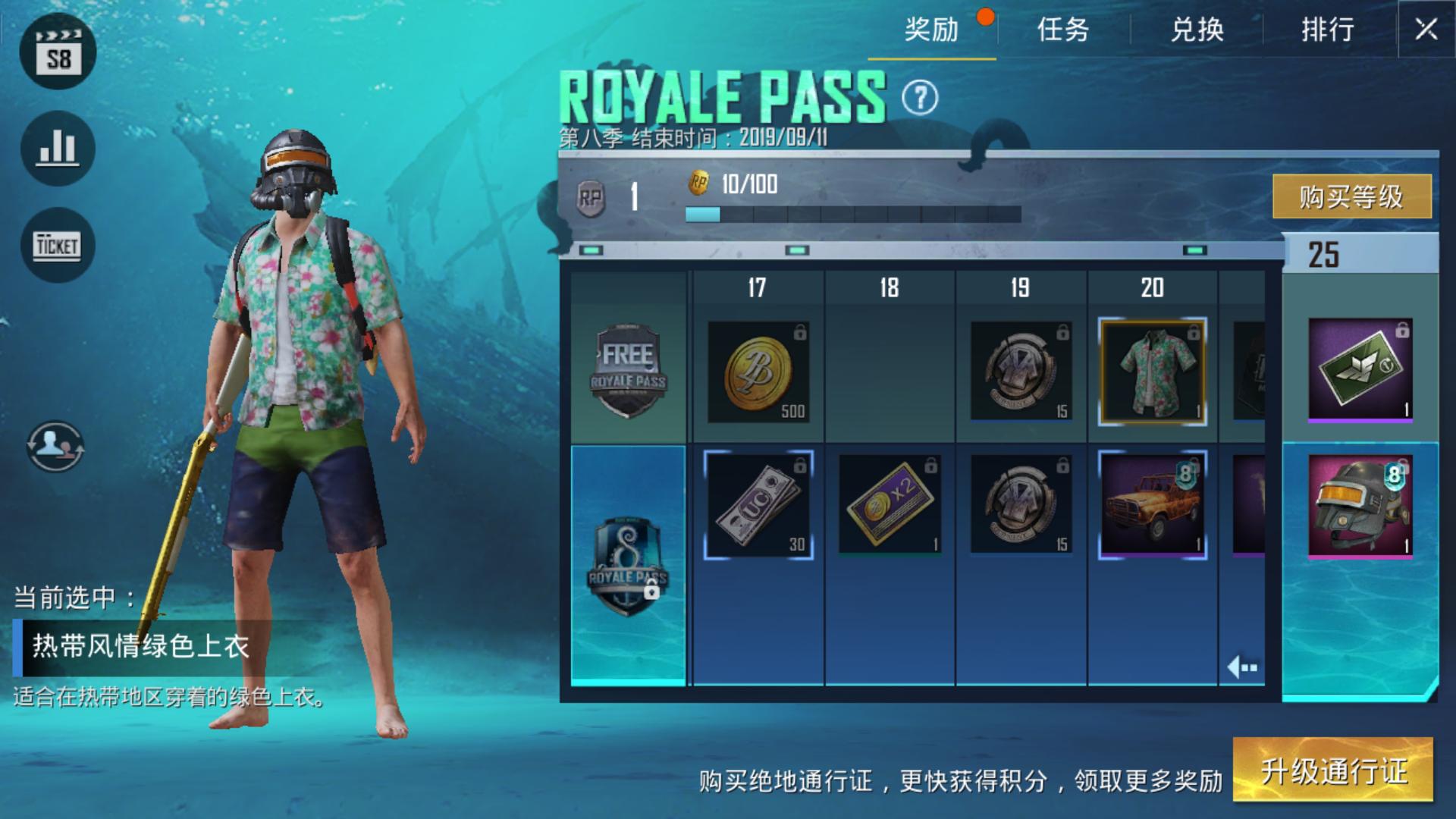
Task: Click the rewards list back arrow
Action: (x=1242, y=667)
